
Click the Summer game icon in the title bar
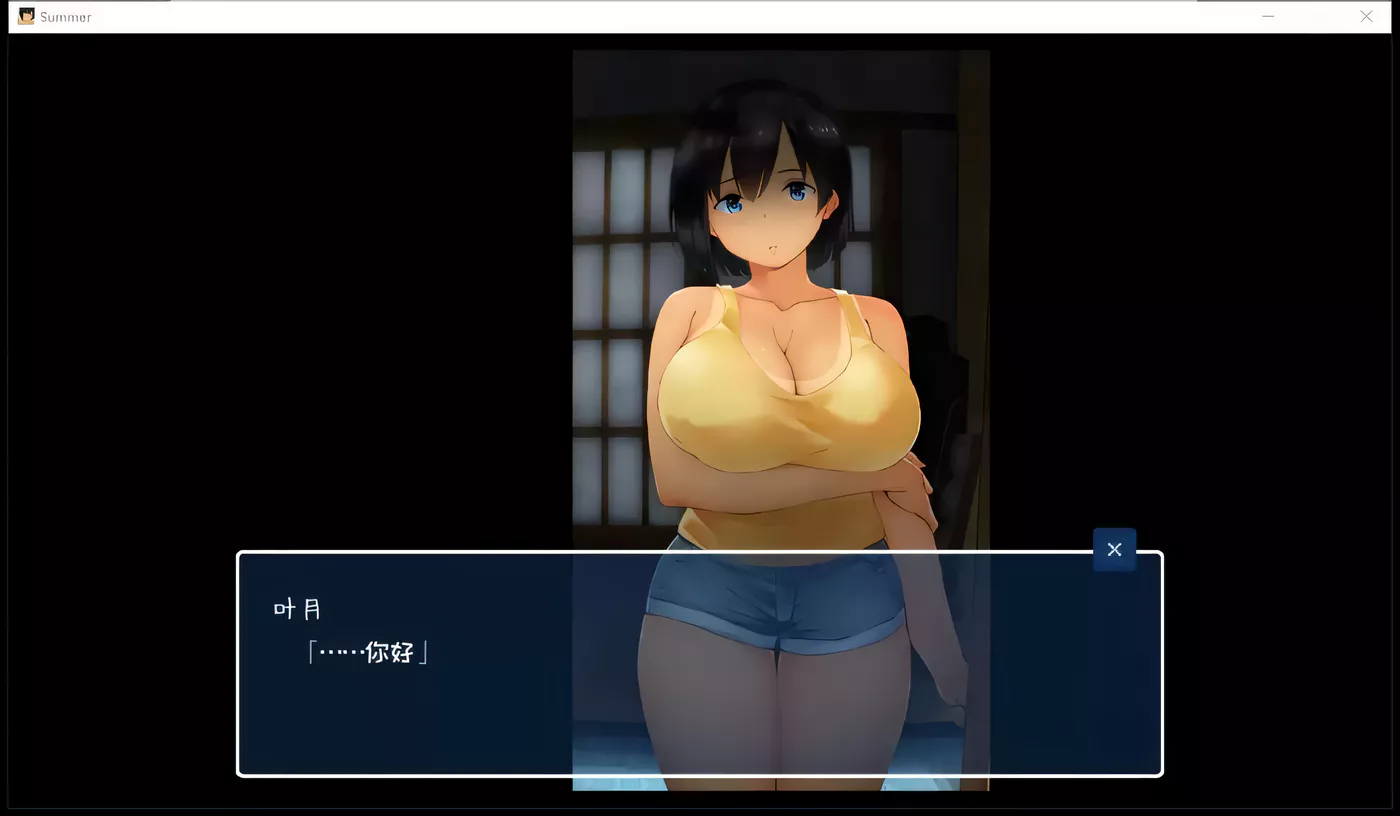[x=25, y=16]
